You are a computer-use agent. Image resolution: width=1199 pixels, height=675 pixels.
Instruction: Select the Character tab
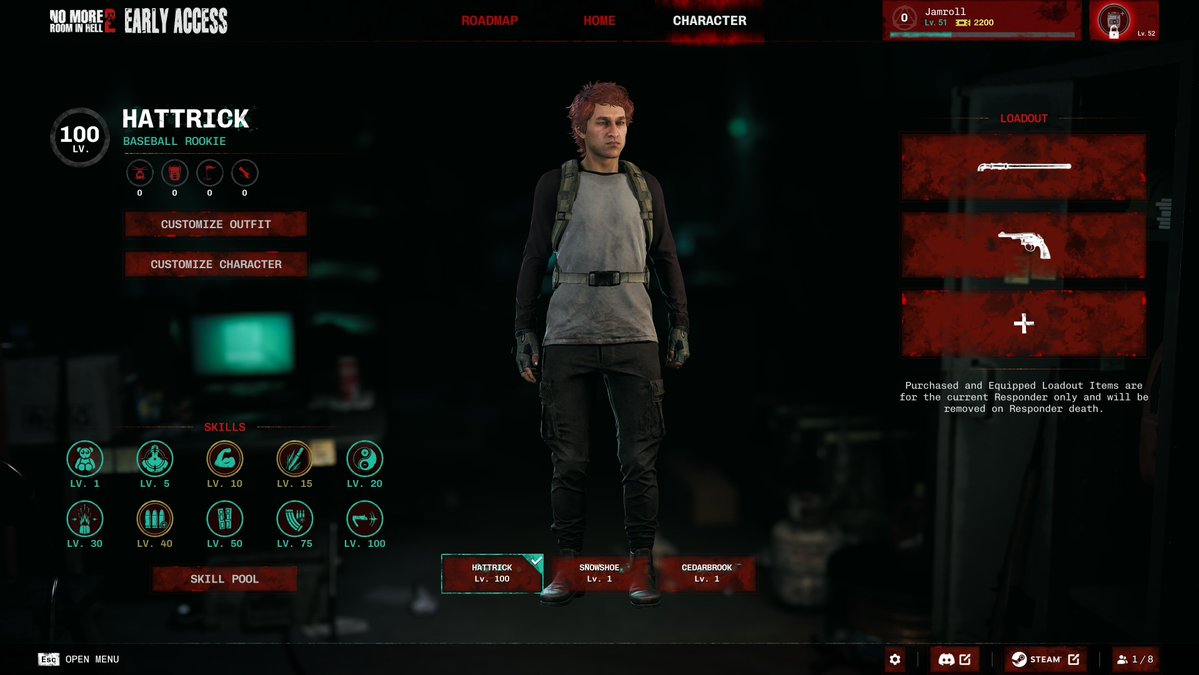[x=709, y=21]
